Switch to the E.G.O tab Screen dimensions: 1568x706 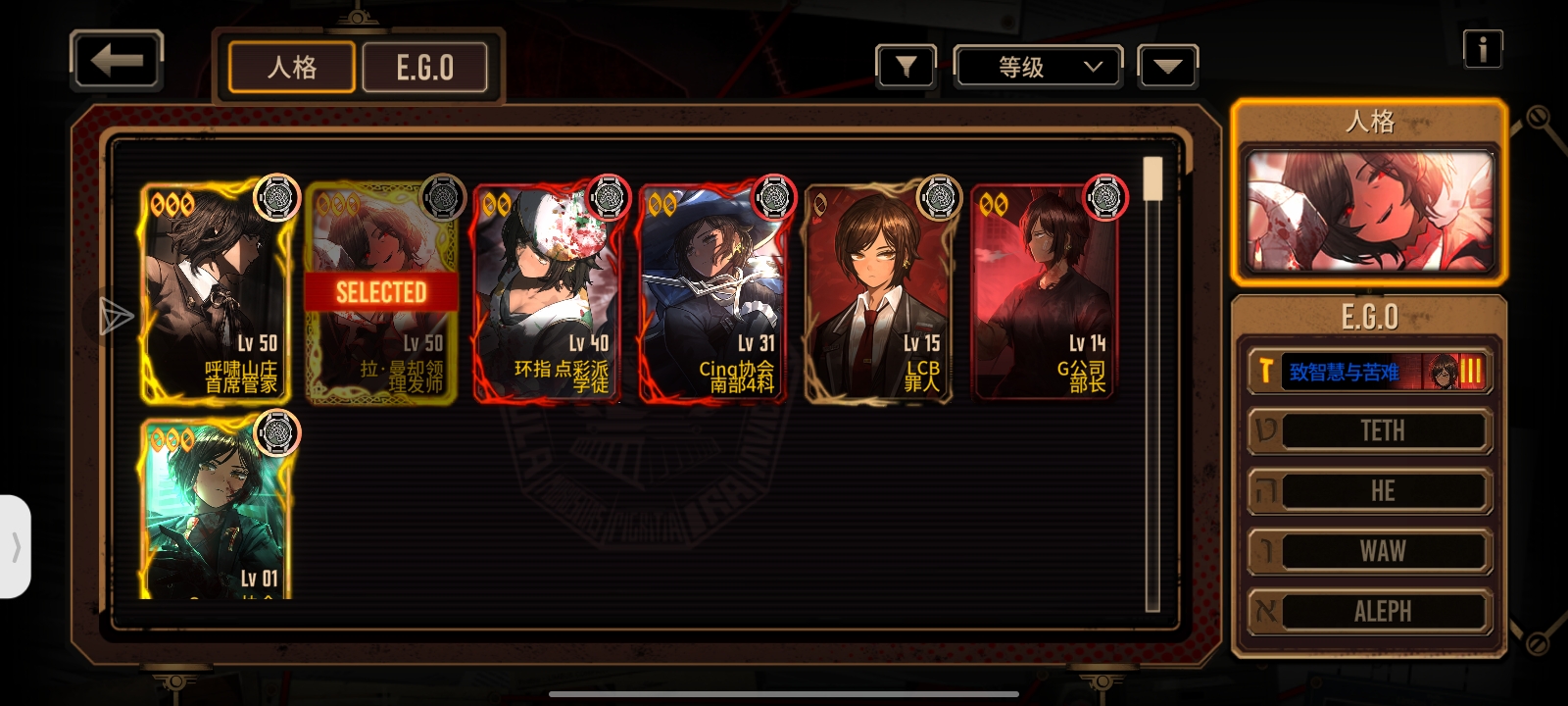click(x=424, y=68)
